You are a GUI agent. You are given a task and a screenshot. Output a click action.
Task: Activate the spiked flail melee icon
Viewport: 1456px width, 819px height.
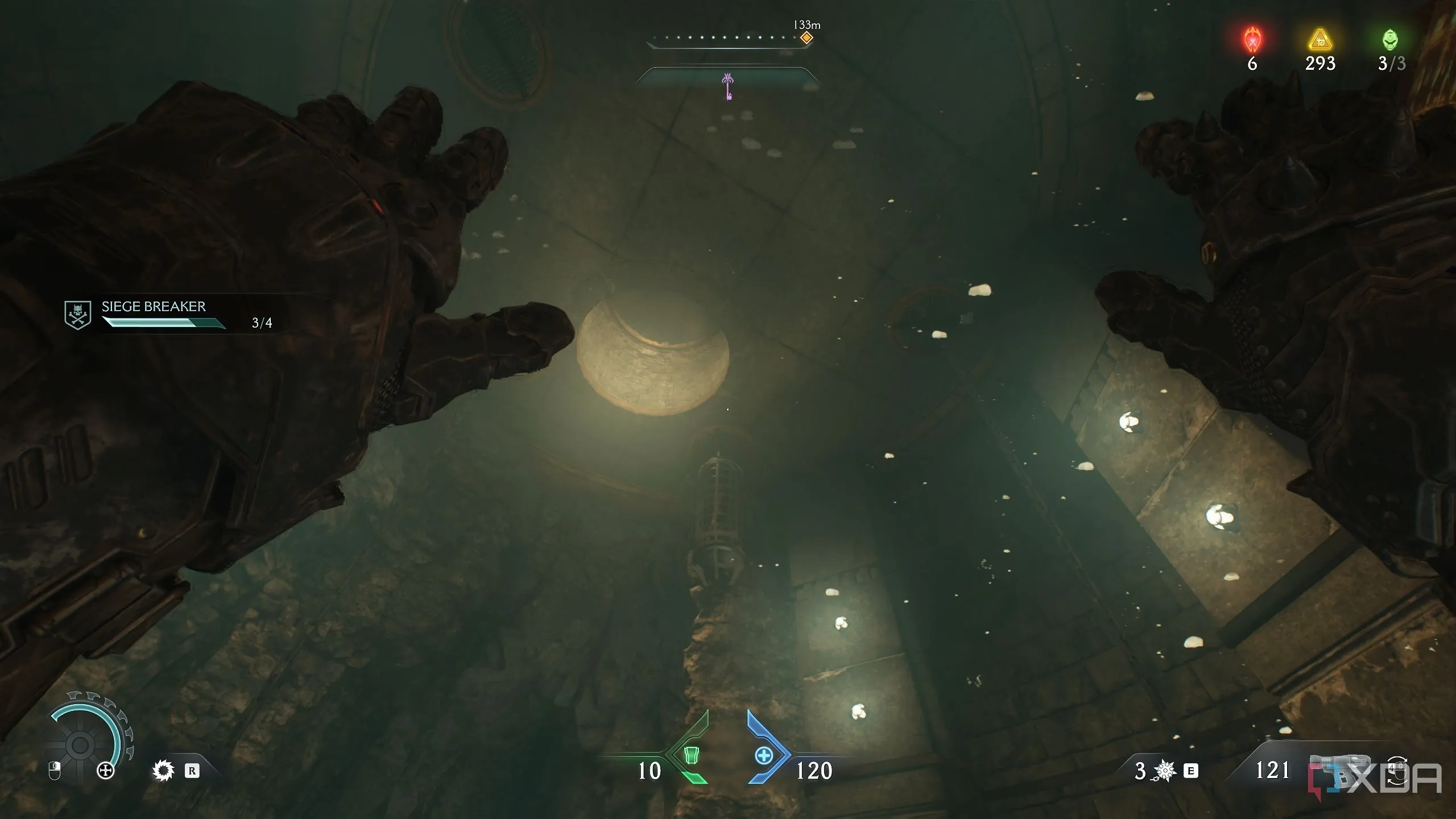pos(1164,771)
